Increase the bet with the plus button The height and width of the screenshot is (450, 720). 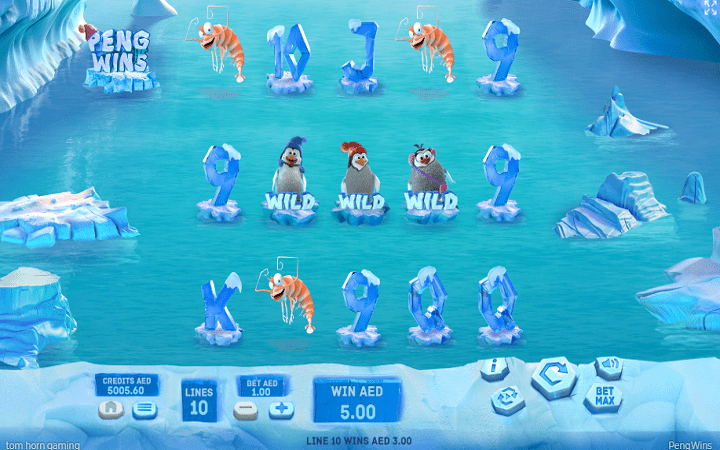tap(280, 409)
